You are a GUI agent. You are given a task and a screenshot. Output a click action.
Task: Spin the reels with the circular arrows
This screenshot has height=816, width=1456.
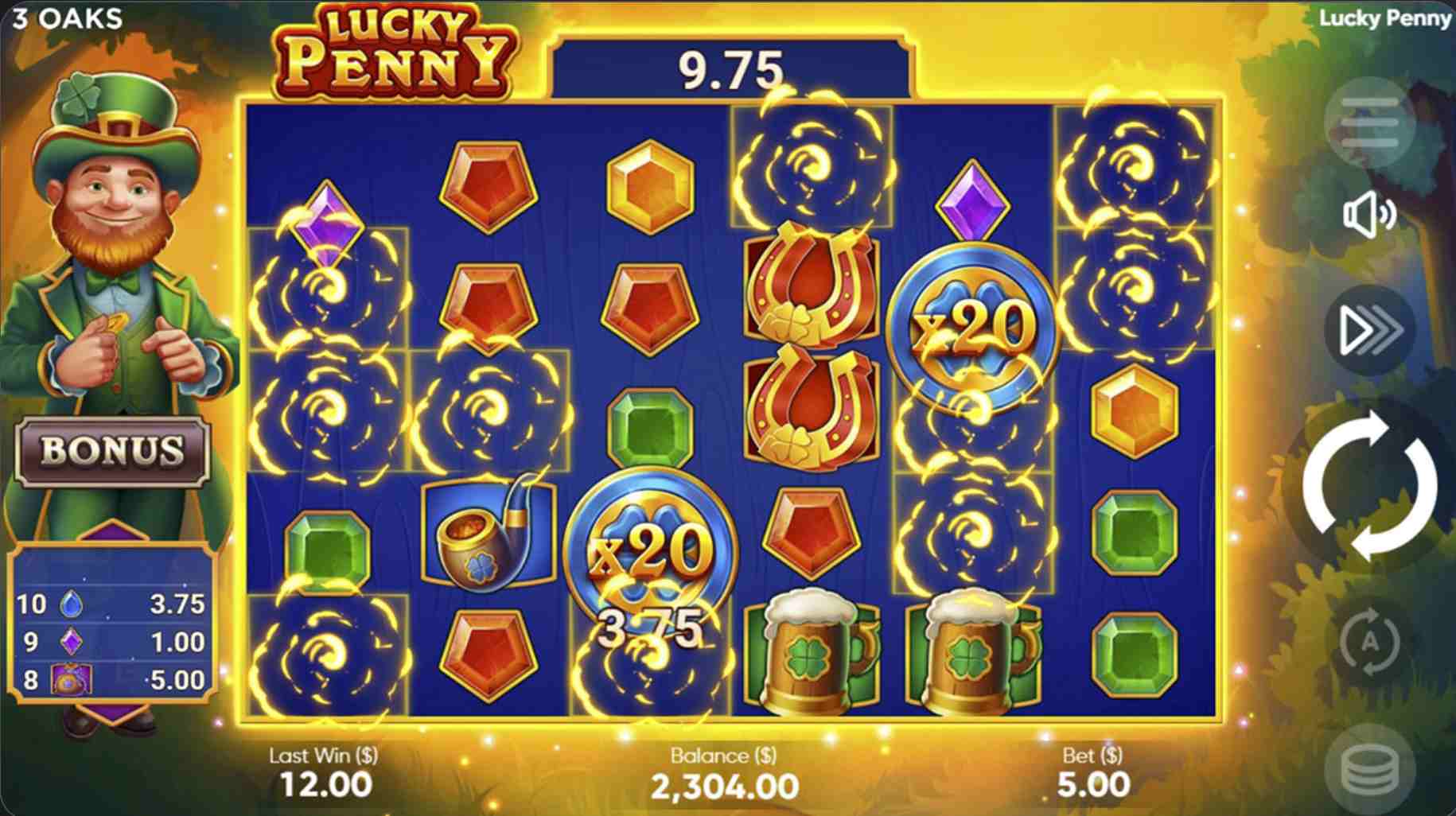pos(1369,485)
